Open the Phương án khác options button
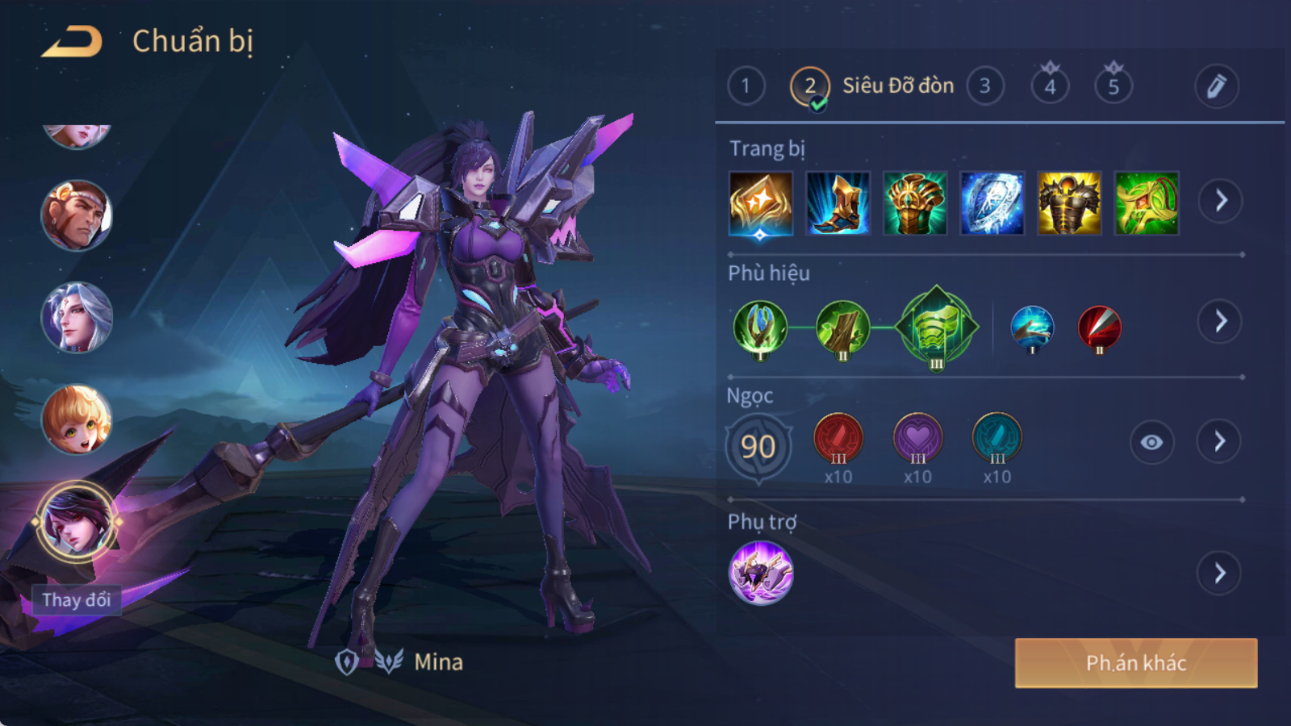This screenshot has width=1291, height=726. pos(1136,663)
